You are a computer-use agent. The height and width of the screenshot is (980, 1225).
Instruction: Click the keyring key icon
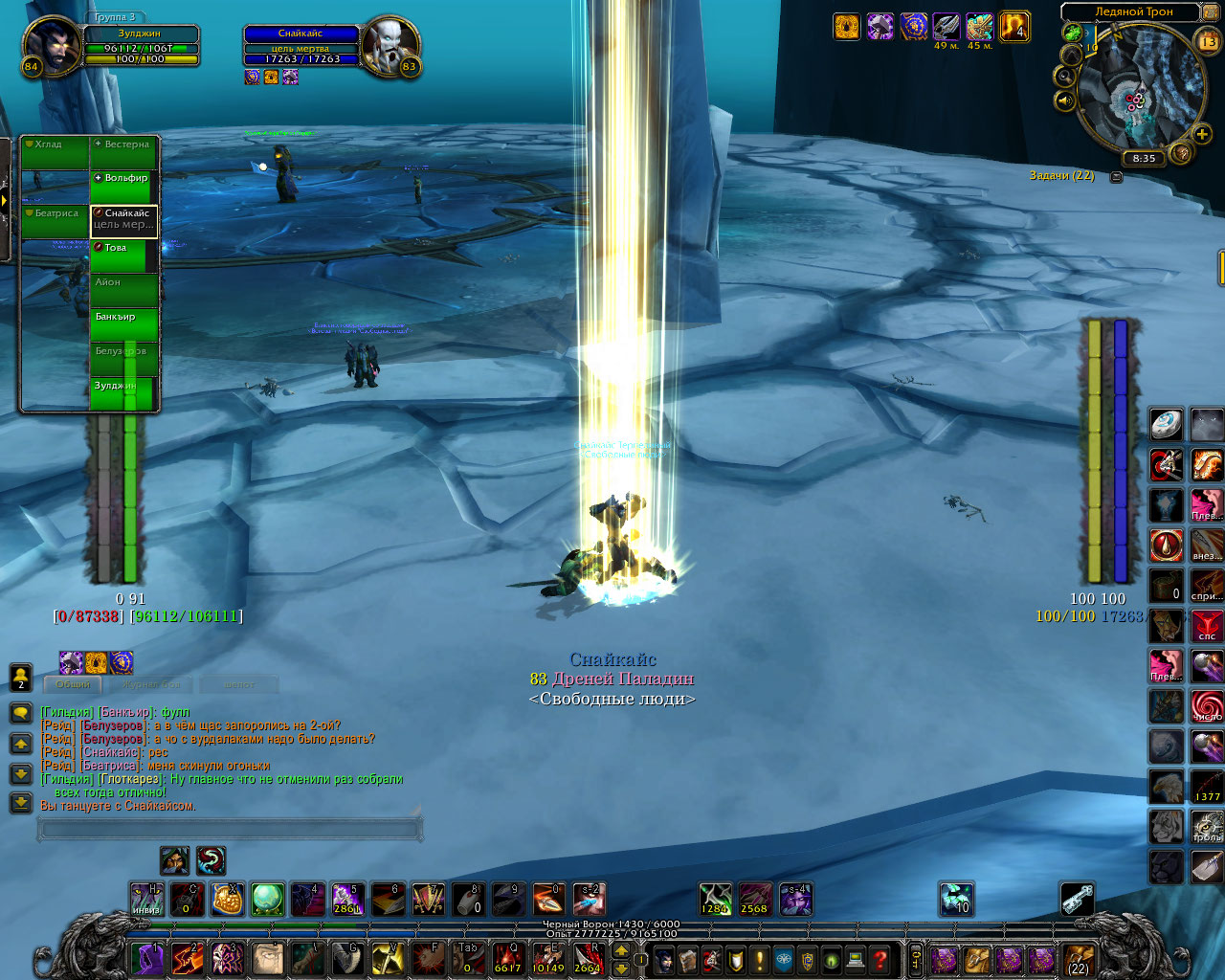coord(1078,900)
